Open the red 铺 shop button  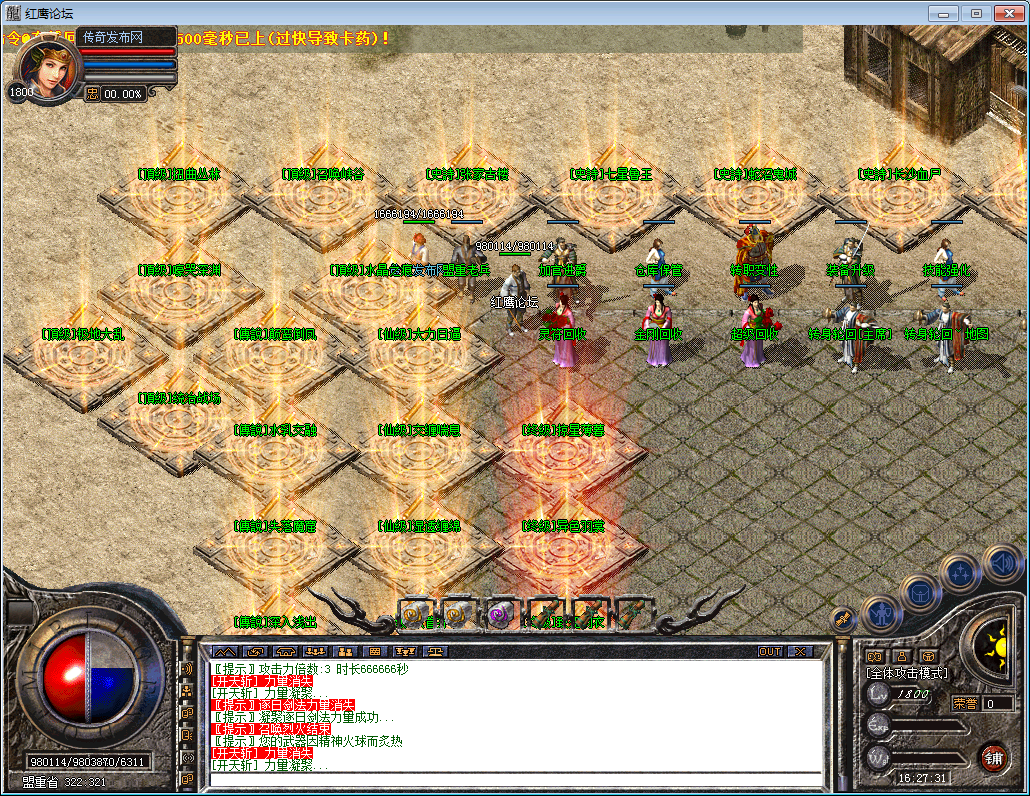click(x=992, y=756)
